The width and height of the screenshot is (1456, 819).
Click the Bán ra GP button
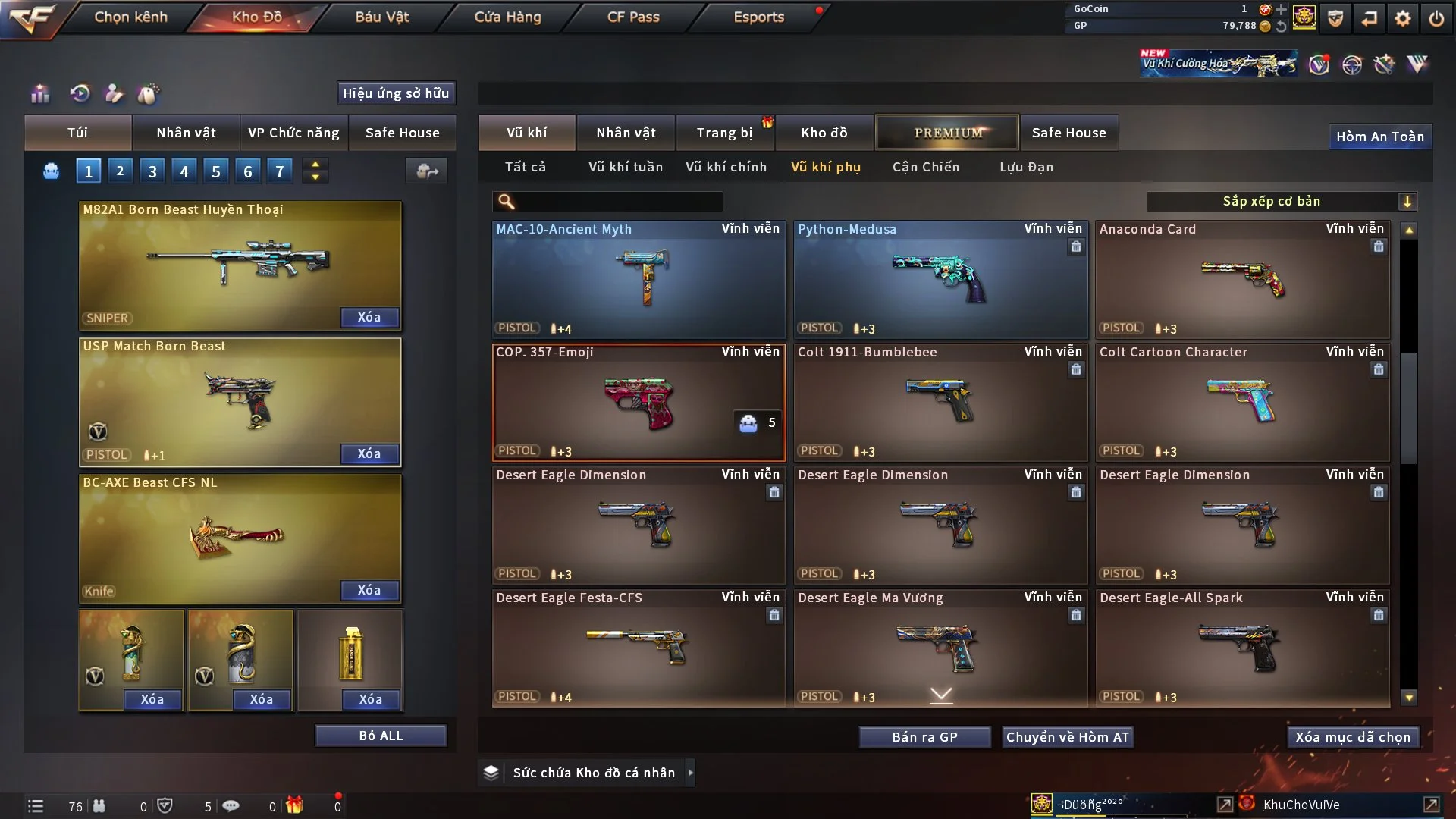pyautogui.click(x=924, y=737)
